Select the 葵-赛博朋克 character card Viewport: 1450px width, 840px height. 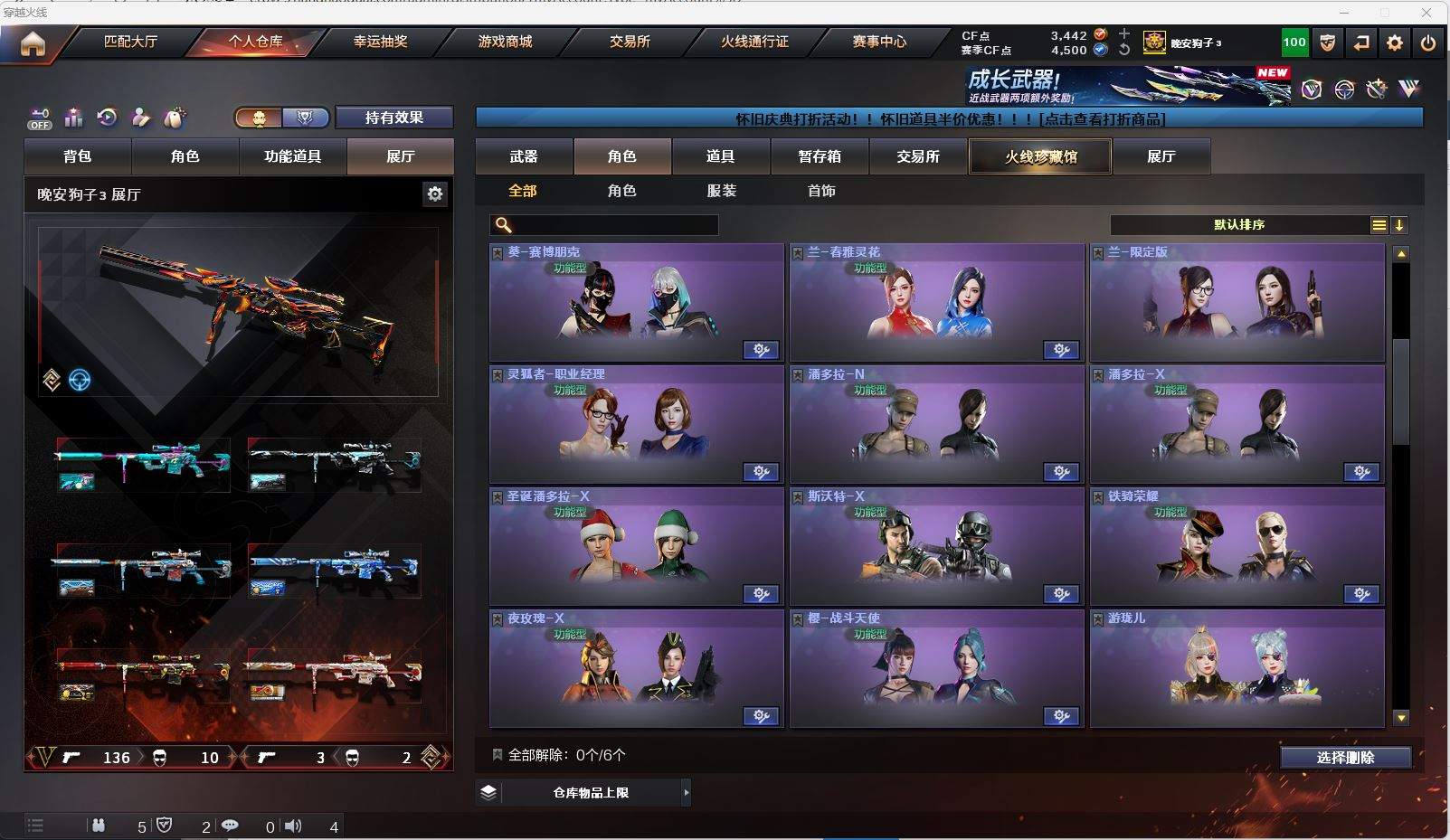636,303
